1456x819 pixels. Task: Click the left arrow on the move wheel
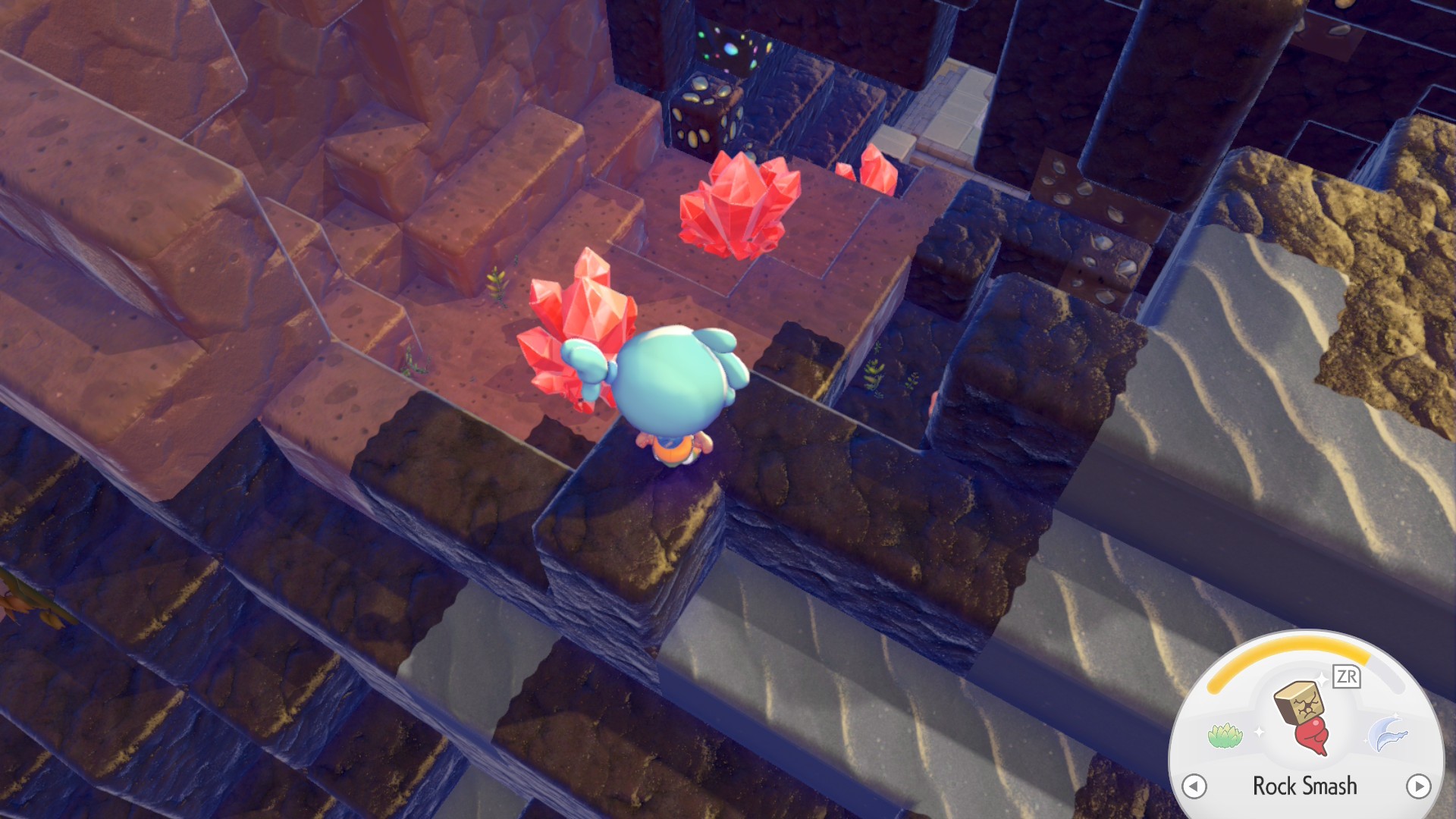pos(1194,786)
